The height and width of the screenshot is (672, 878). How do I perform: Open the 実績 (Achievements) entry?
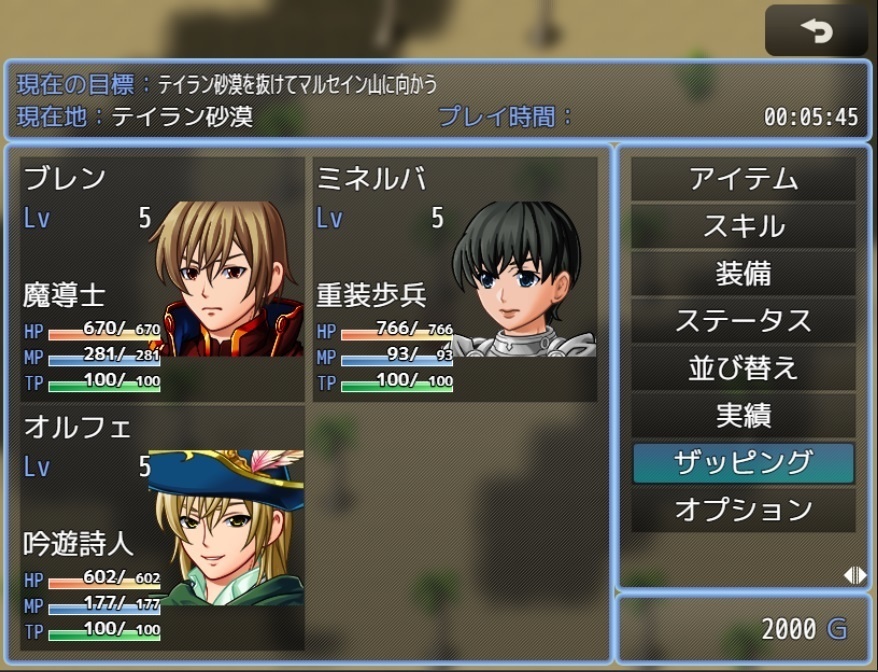pyautogui.click(x=743, y=415)
